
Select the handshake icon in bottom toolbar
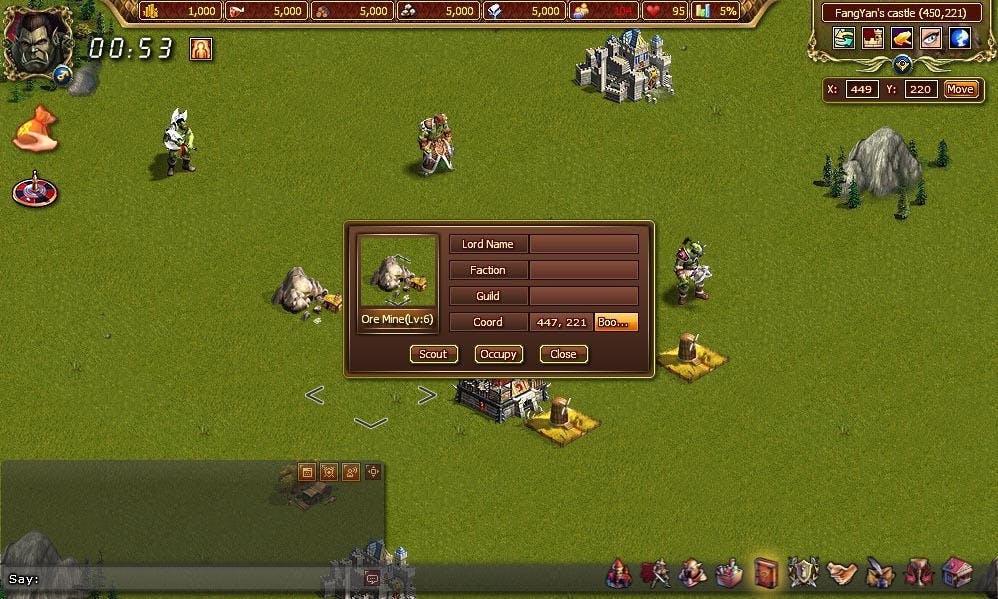pos(842,572)
